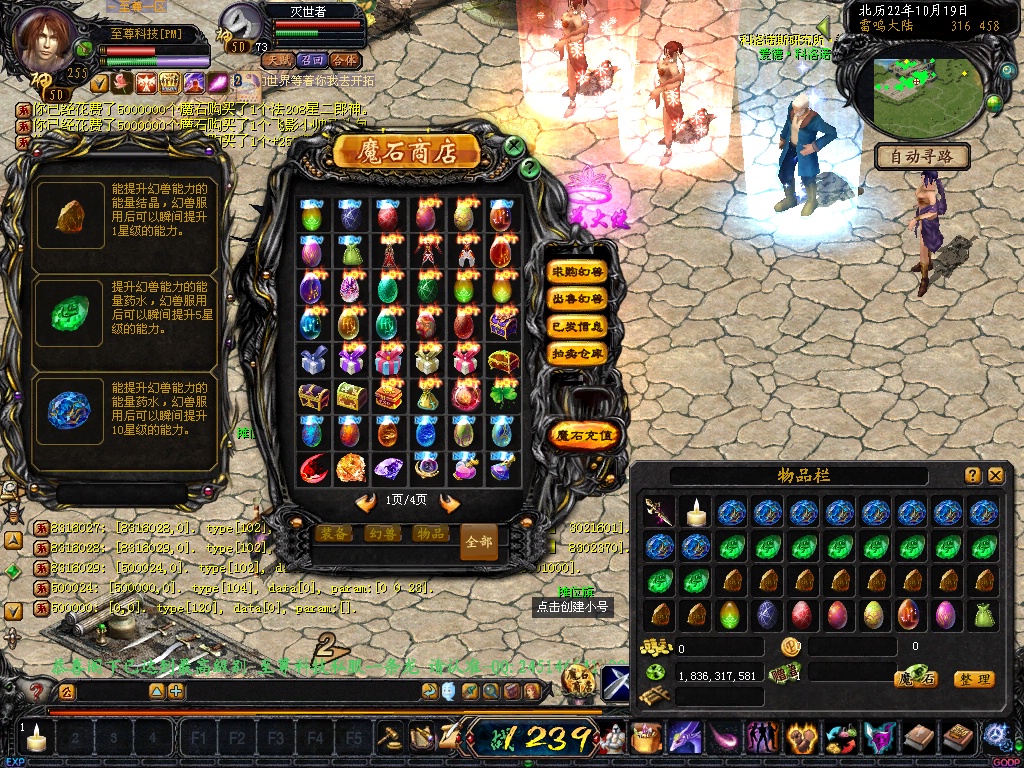
Task: Select the four-leaf clover shop item
Action: click(x=503, y=396)
